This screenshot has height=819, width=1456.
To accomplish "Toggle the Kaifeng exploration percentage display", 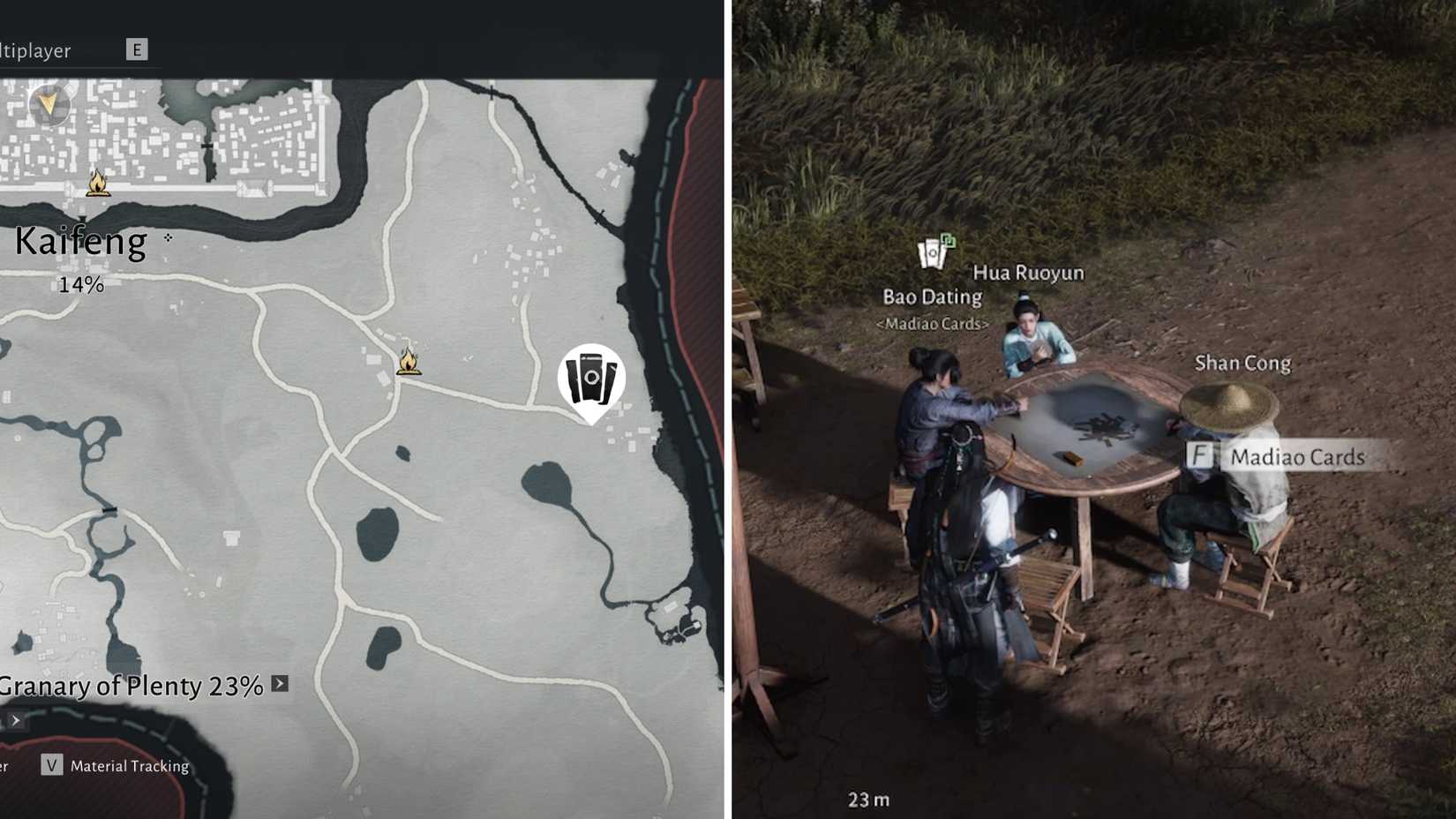I will tap(81, 284).
